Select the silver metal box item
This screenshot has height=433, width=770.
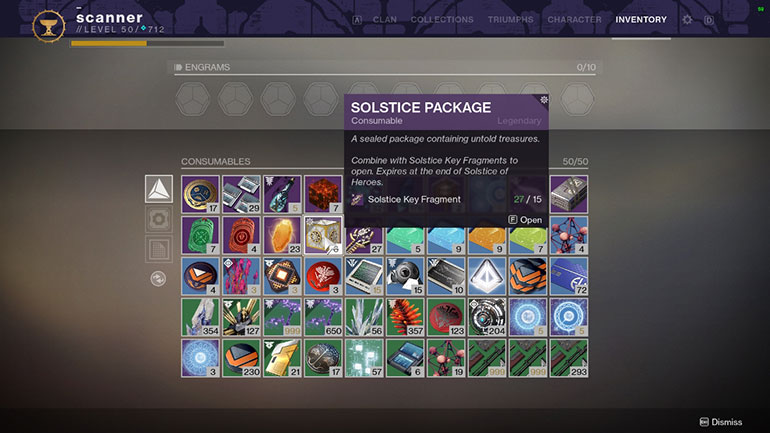(x=569, y=194)
